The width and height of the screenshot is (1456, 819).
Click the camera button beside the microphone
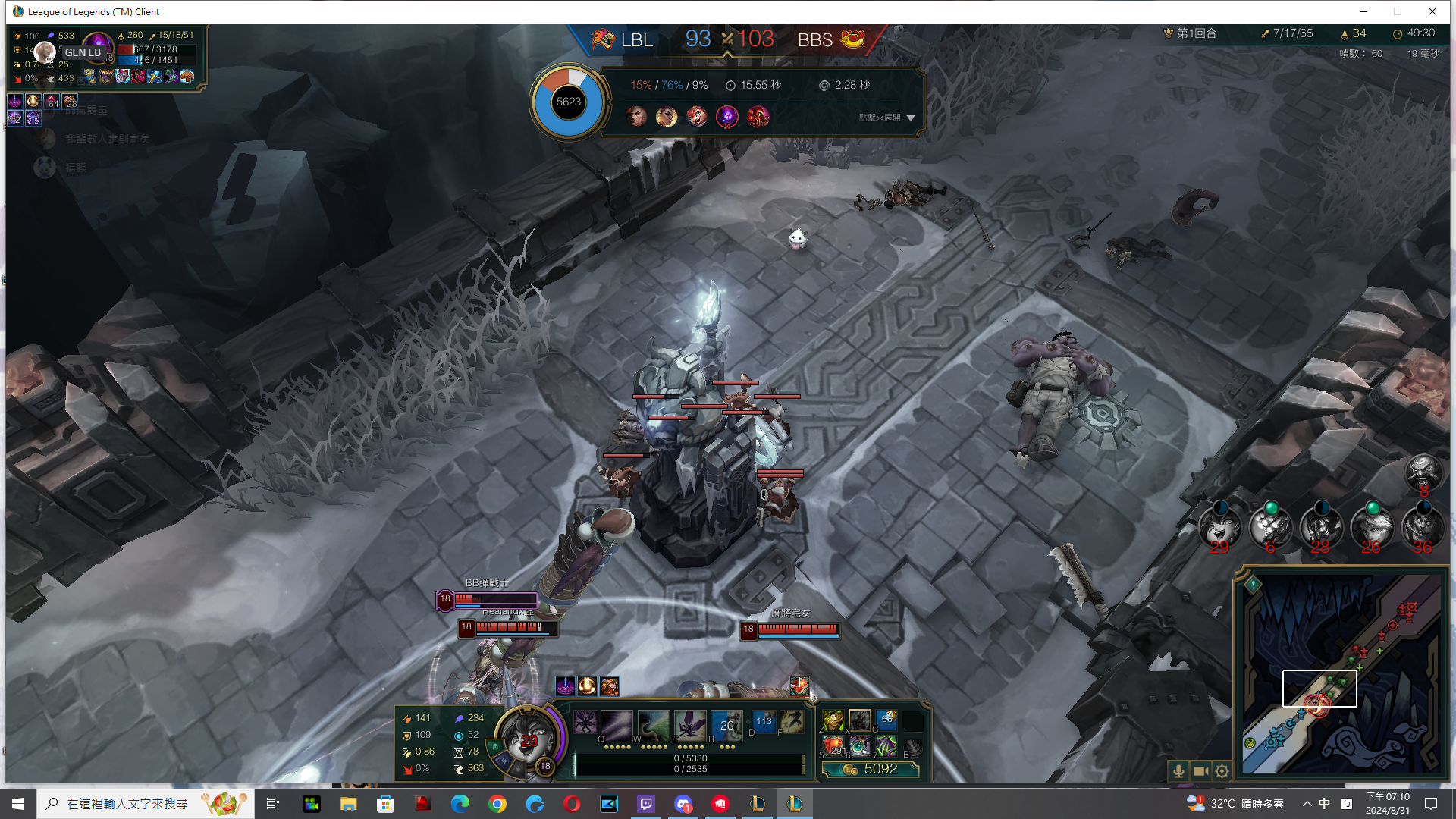1200,771
